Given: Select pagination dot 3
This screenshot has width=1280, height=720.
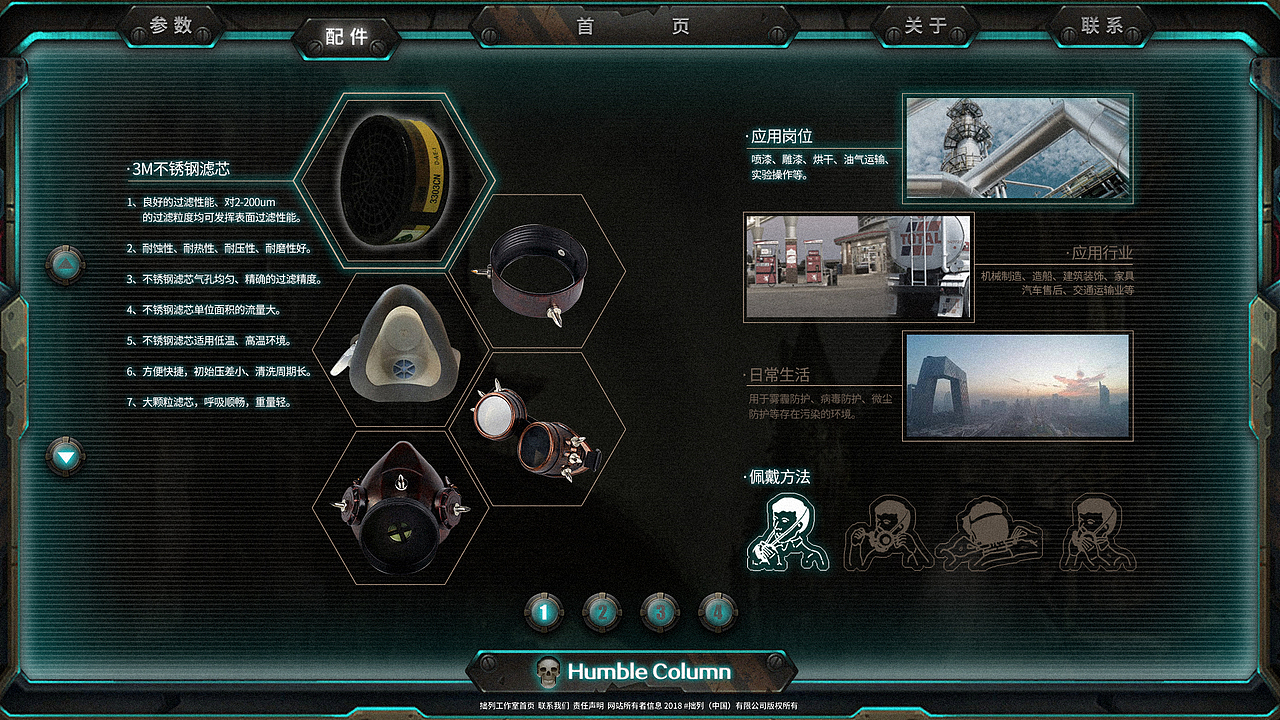Looking at the screenshot, I should click(661, 612).
